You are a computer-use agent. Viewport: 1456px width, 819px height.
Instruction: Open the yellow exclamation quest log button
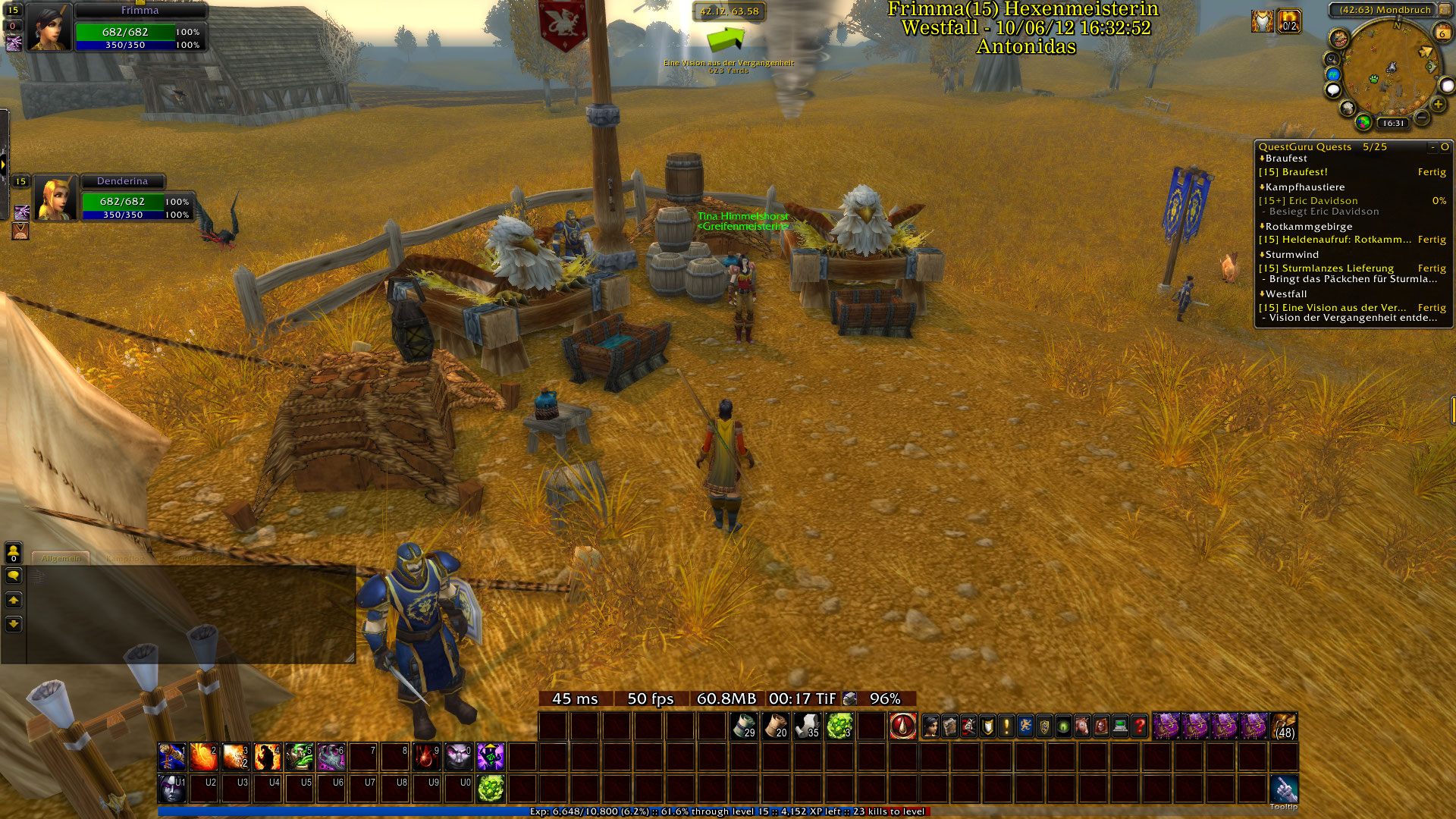tap(1006, 726)
